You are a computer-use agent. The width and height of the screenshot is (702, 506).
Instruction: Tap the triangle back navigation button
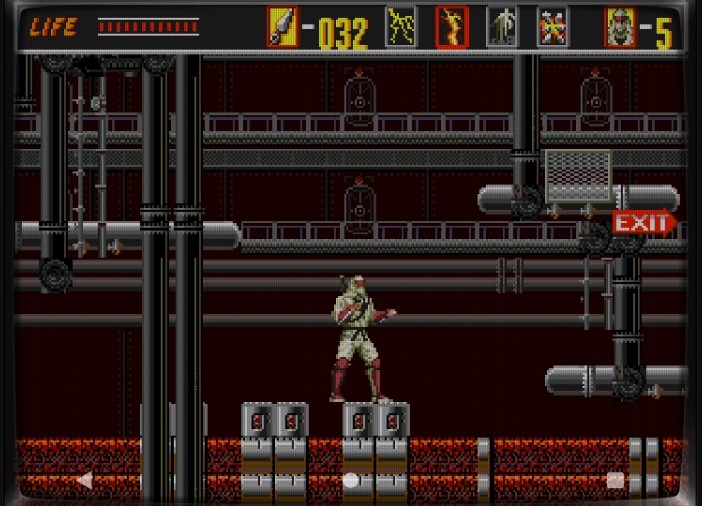click(x=85, y=480)
